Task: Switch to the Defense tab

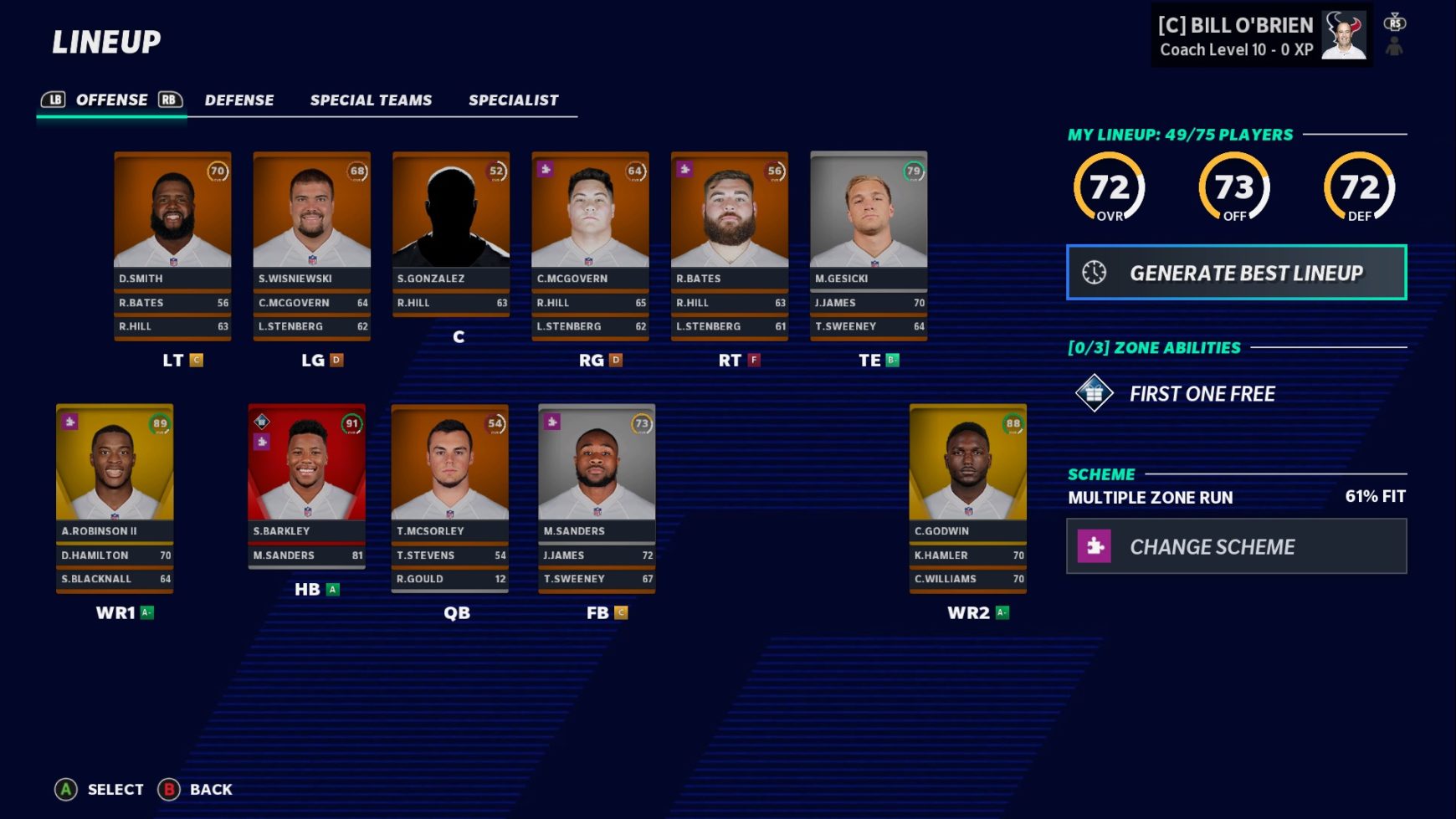Action: (239, 100)
